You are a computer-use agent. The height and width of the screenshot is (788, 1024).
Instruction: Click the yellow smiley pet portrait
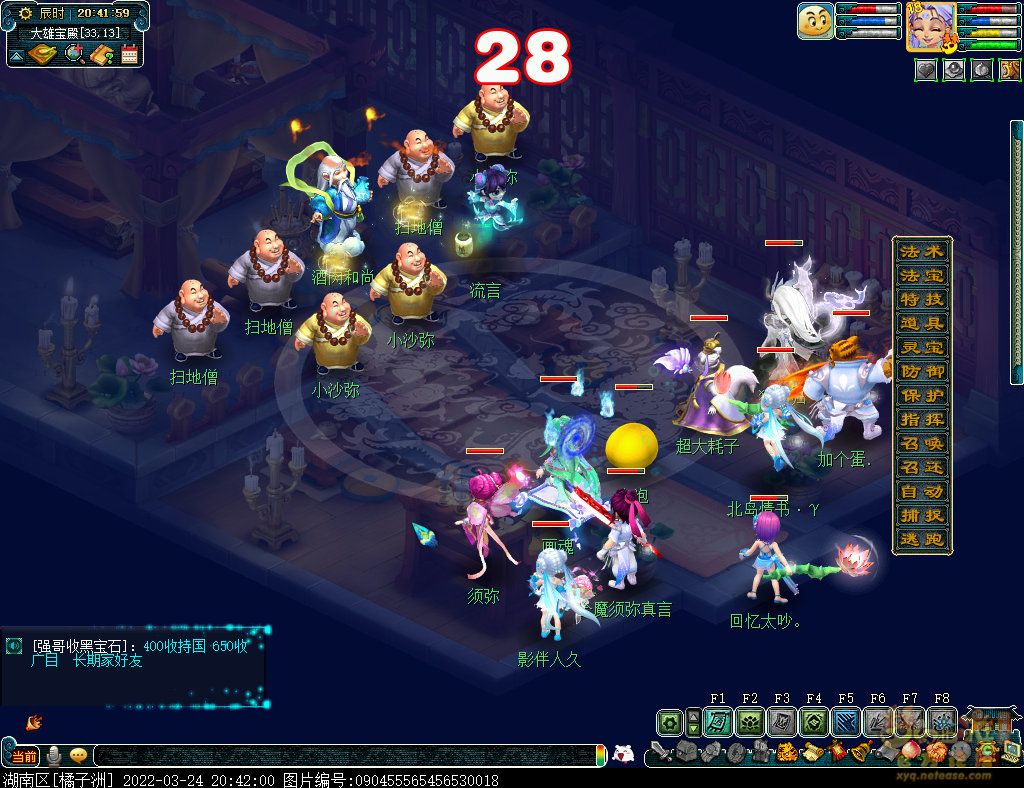coord(815,21)
